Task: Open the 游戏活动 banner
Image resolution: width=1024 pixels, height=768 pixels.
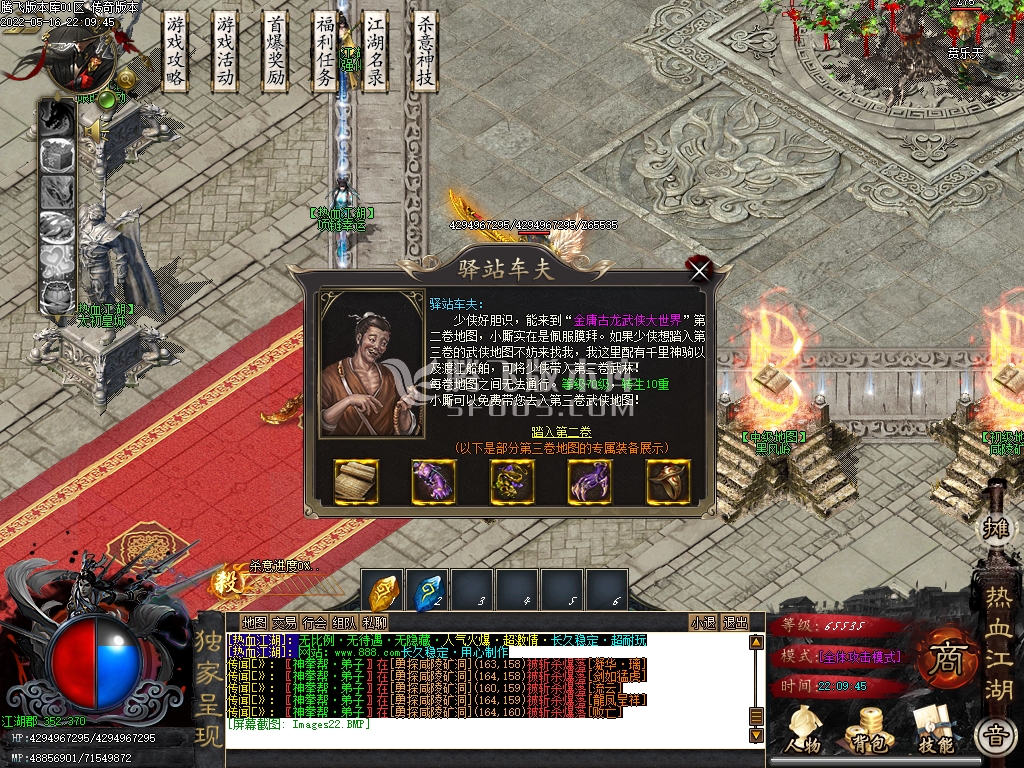Action: pyautogui.click(x=226, y=53)
